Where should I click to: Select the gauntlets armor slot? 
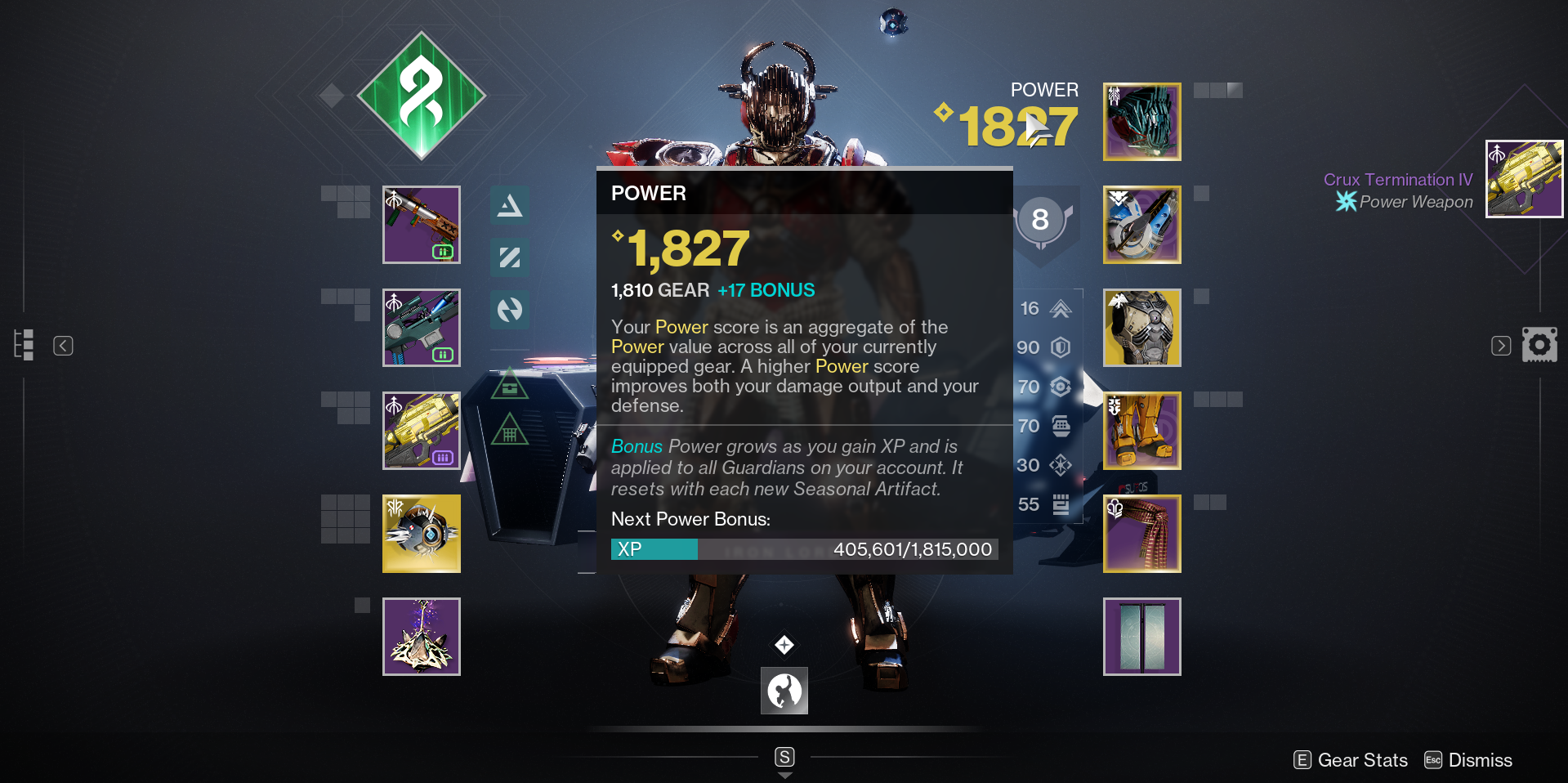[x=1141, y=225]
